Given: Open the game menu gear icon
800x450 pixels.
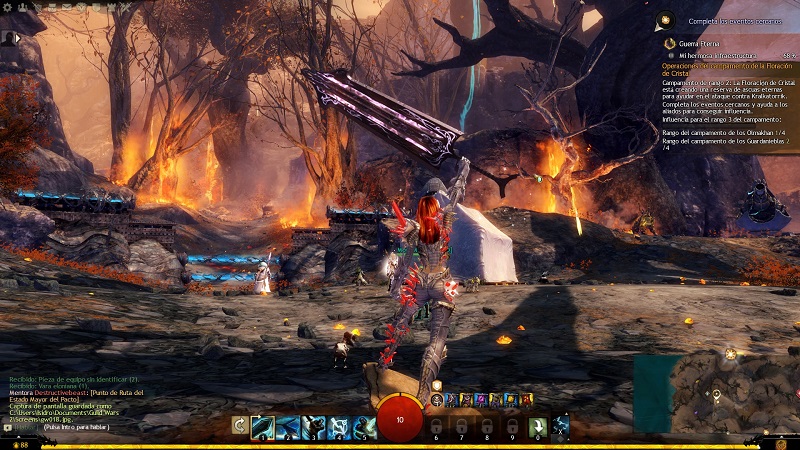Looking at the screenshot, I should pyautogui.click(x=8, y=7).
